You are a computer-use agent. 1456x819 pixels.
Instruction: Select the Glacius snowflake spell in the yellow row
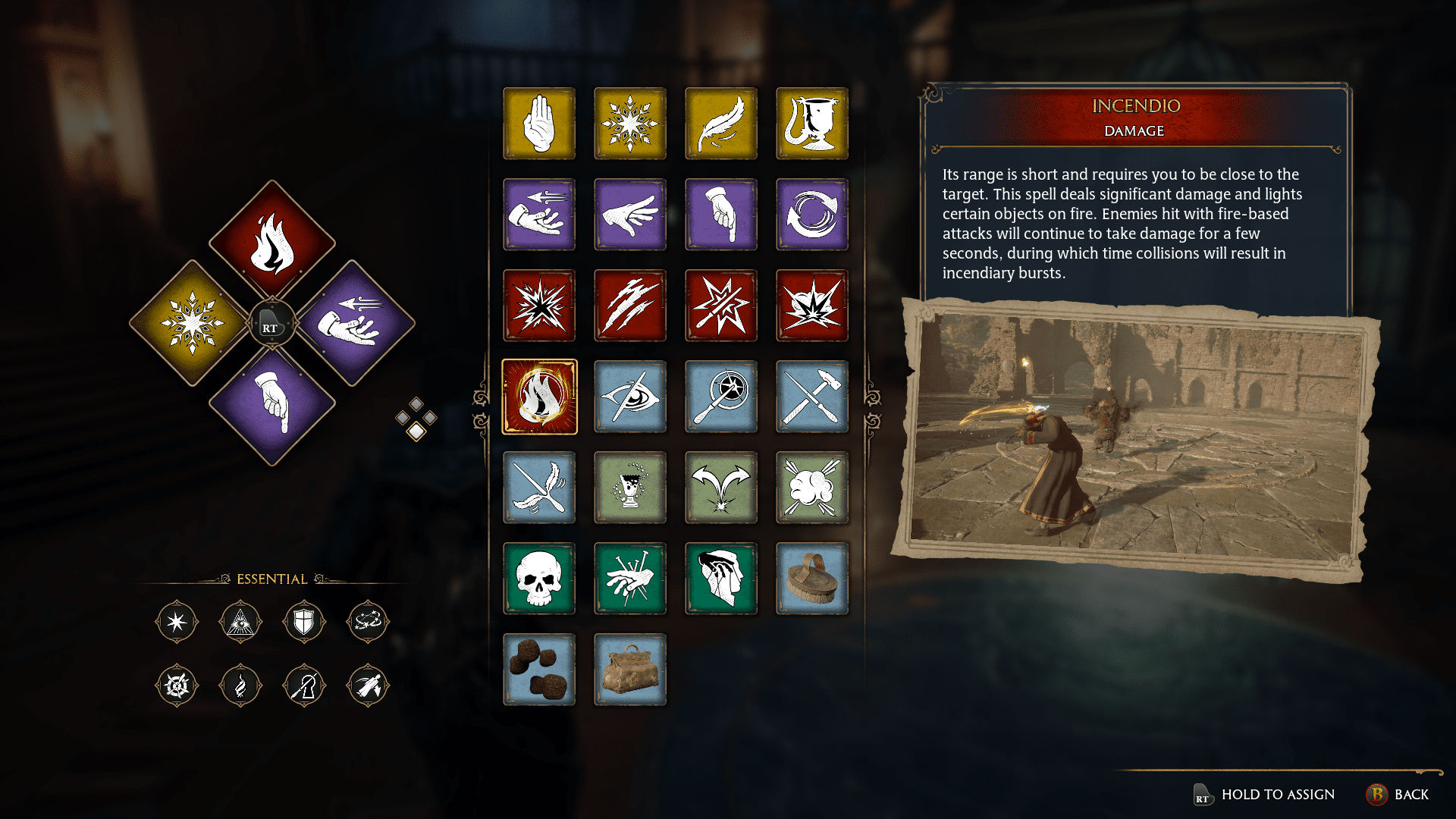(630, 124)
